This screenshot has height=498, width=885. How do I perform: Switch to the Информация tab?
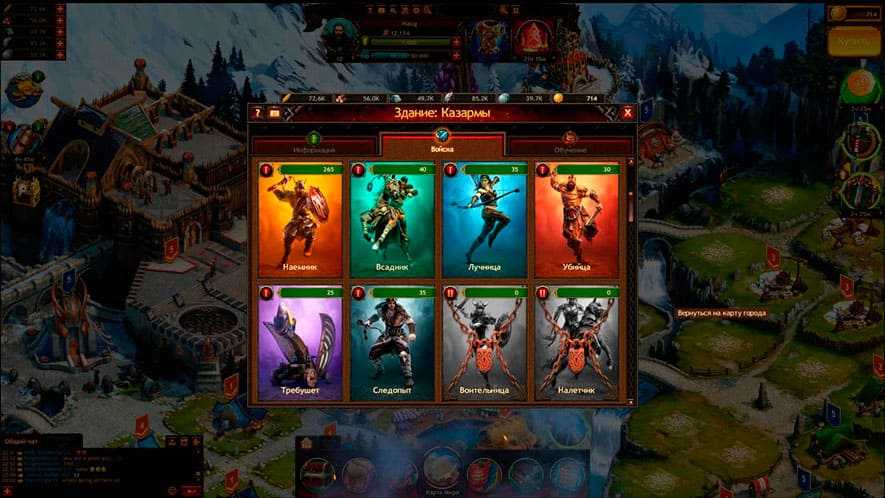(x=314, y=148)
